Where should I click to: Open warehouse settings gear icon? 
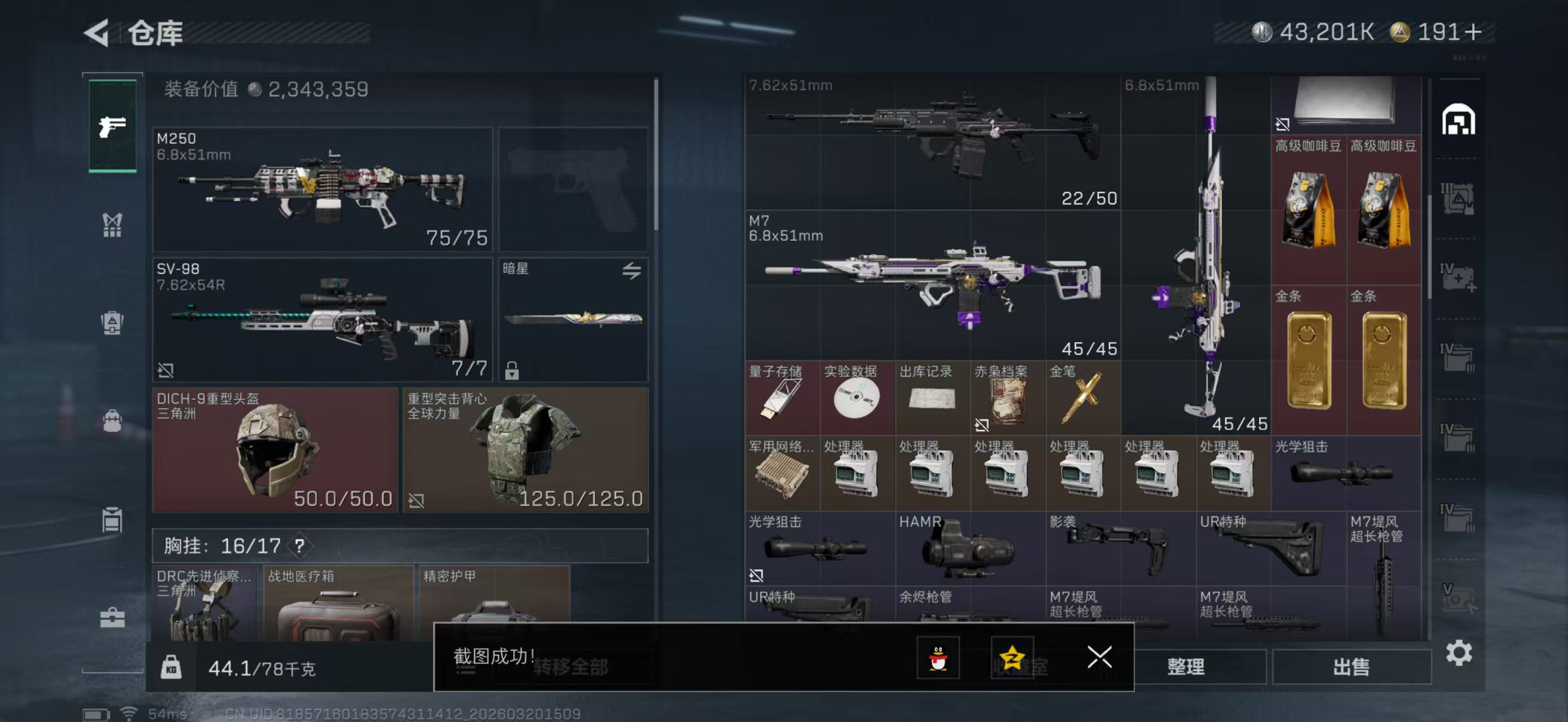tap(1459, 653)
